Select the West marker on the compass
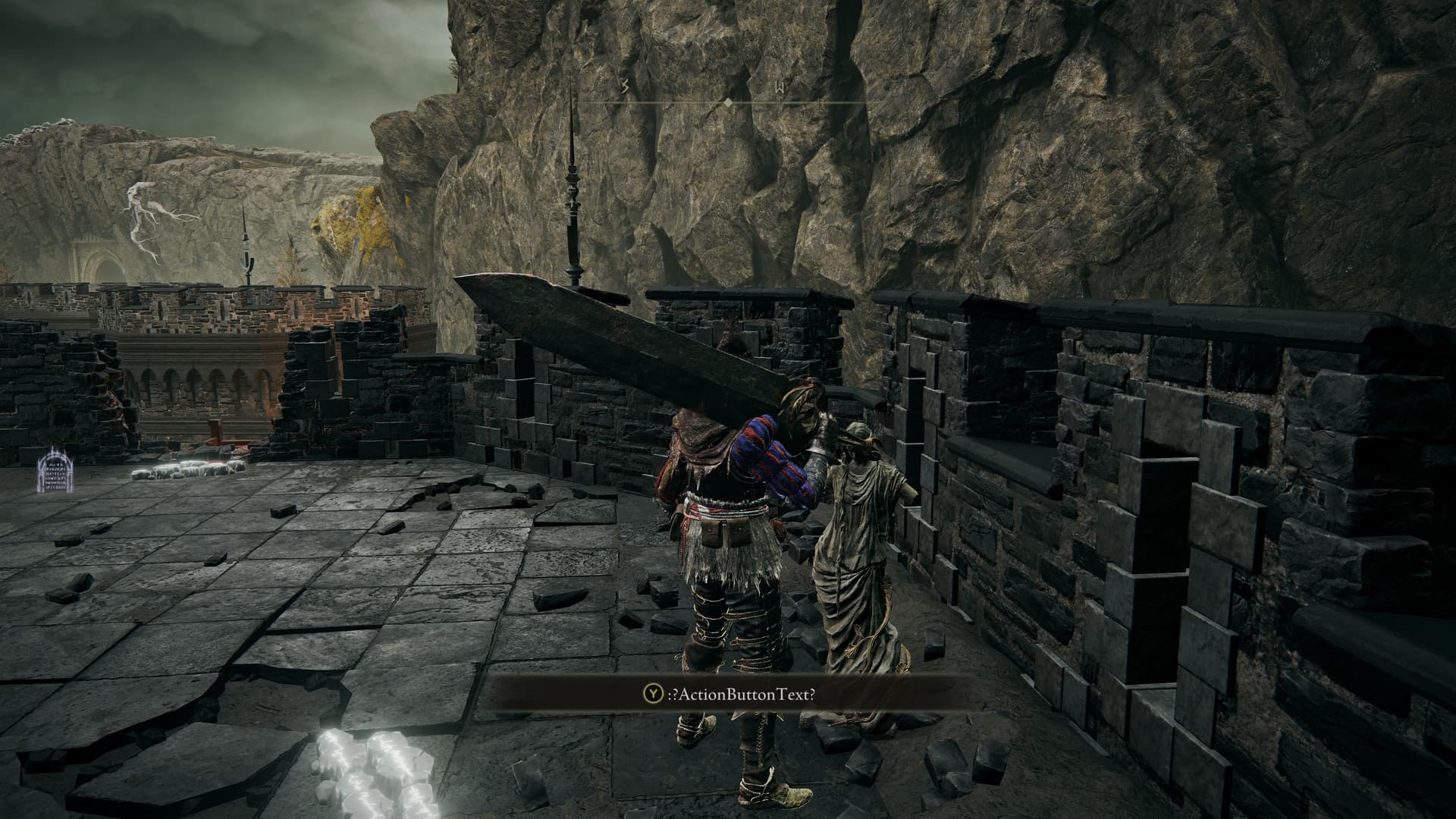Viewport: 1456px width, 819px height. click(779, 88)
